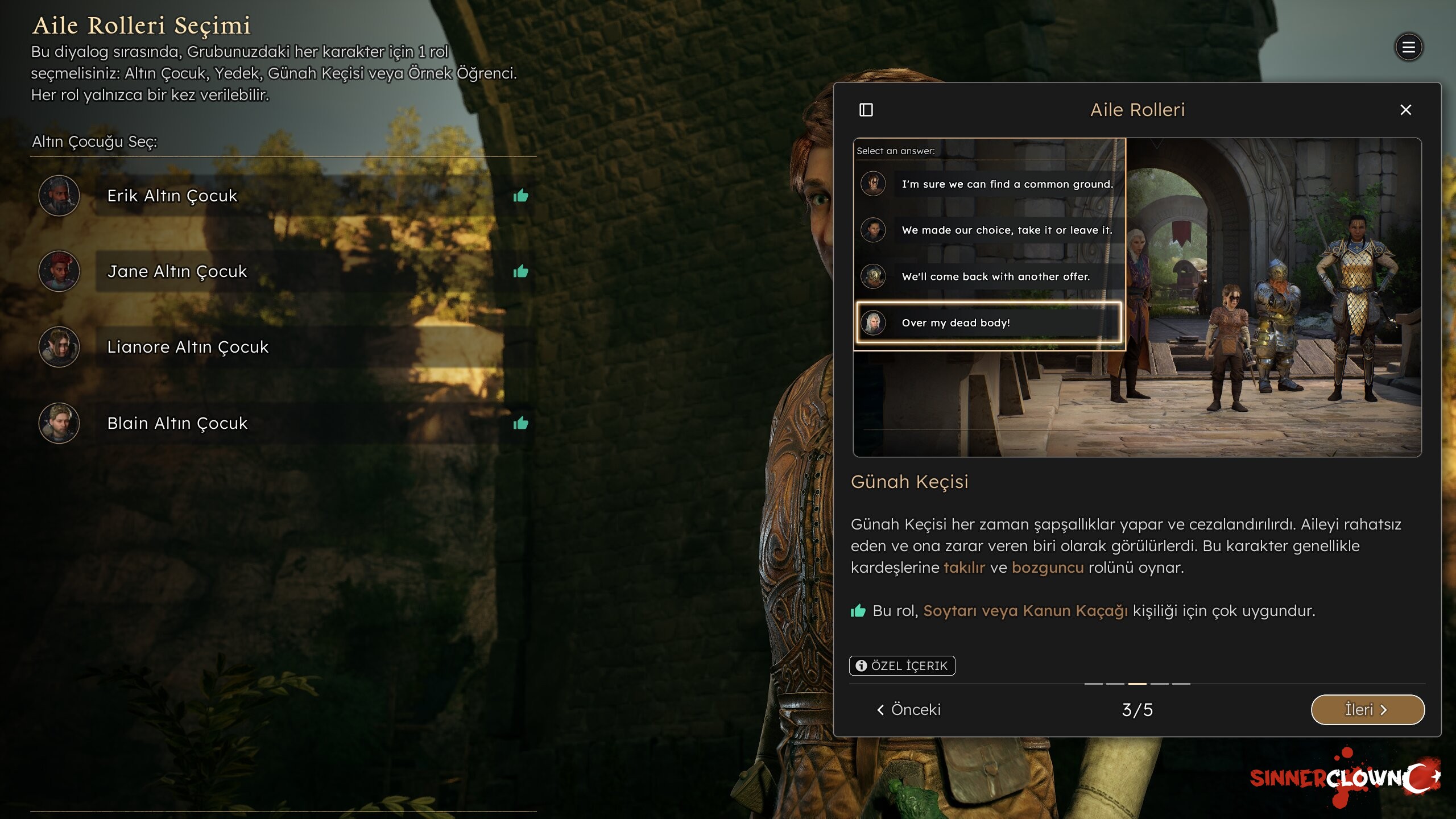Toggle the panel sidebar layout icon

pyautogui.click(x=866, y=110)
